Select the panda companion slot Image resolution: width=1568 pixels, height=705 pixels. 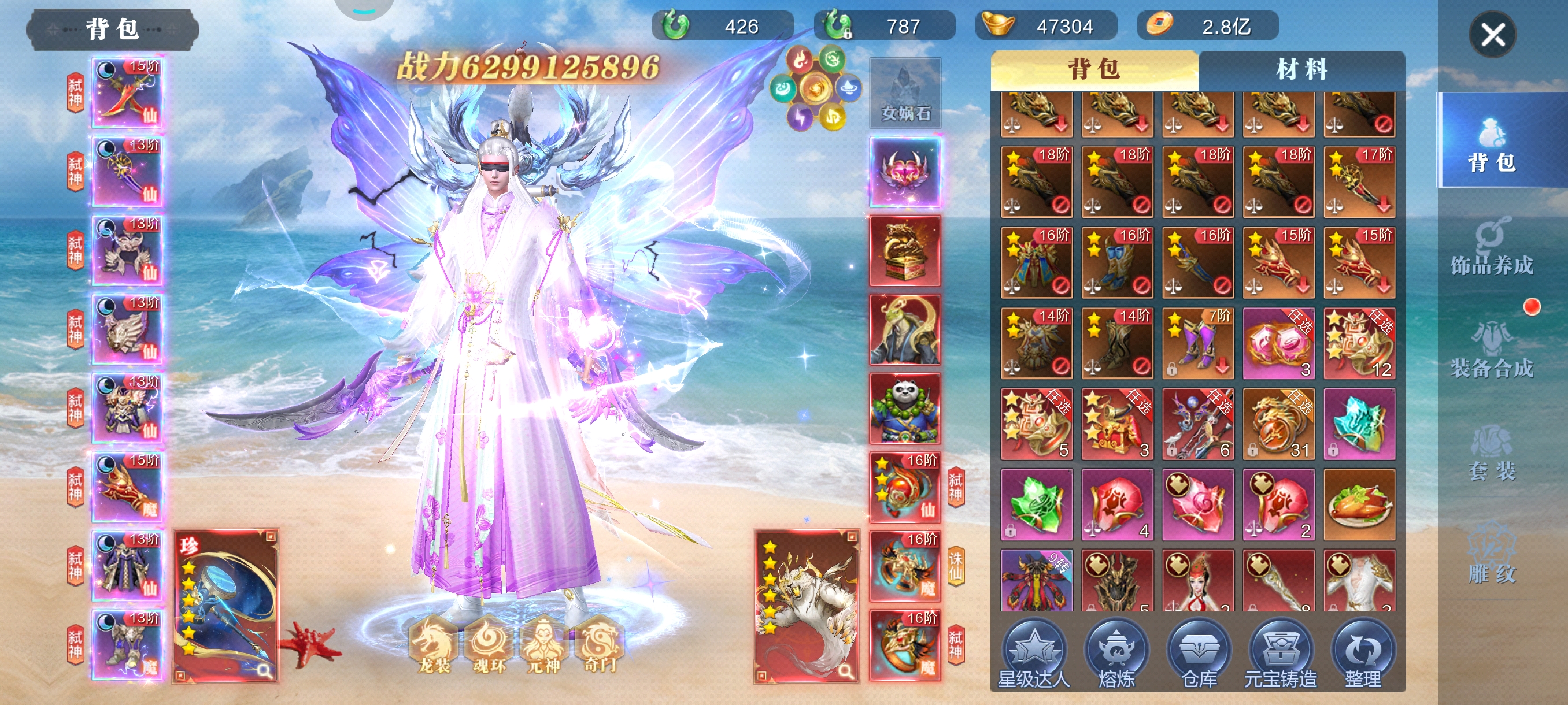(905, 408)
